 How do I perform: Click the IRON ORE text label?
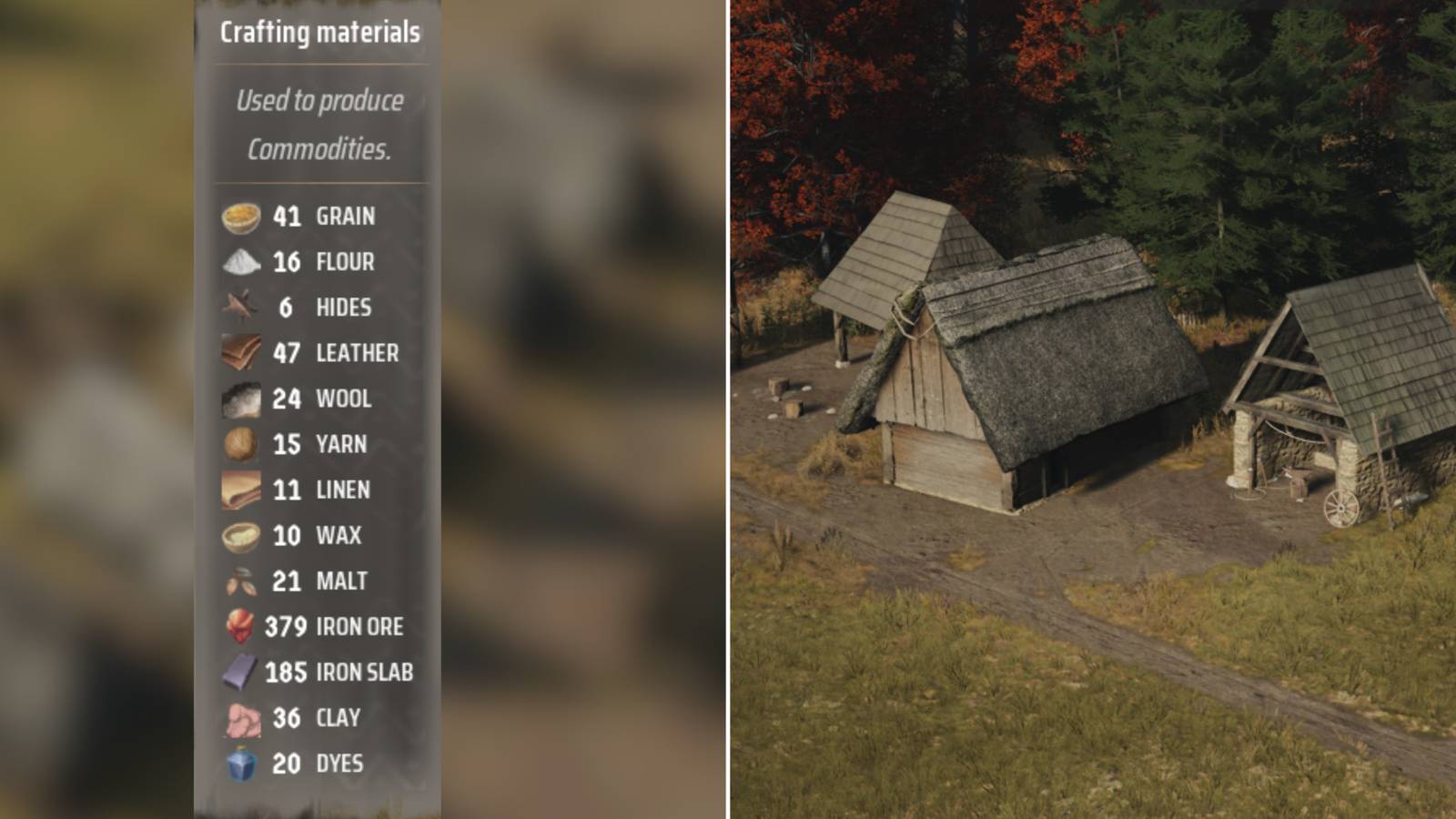(x=358, y=626)
